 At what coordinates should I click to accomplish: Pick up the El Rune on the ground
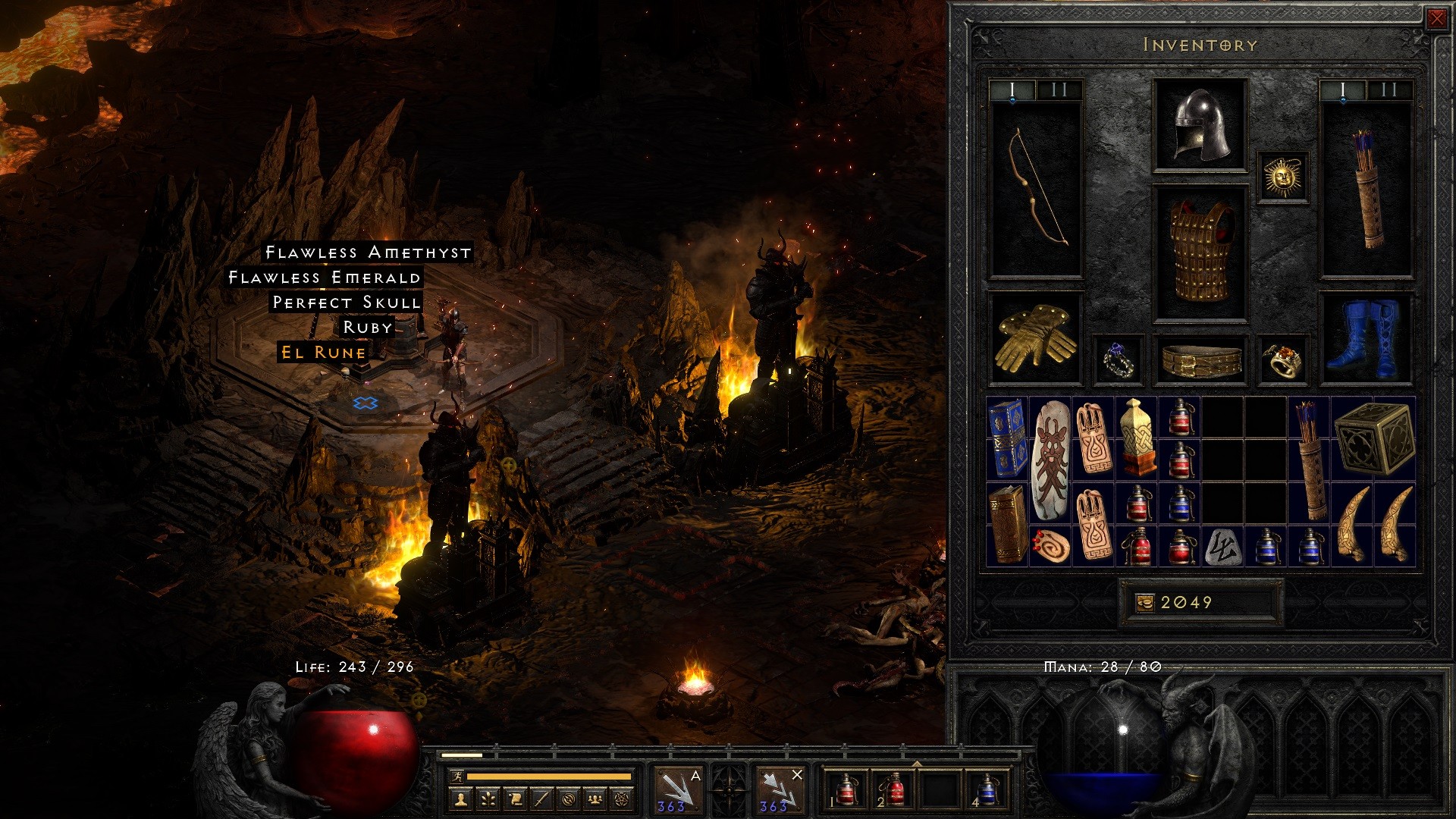tap(322, 353)
